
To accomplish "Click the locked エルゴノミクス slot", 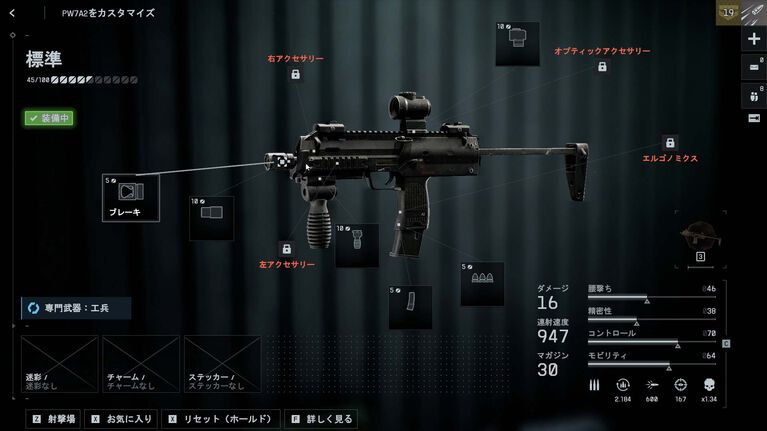I will point(670,143).
